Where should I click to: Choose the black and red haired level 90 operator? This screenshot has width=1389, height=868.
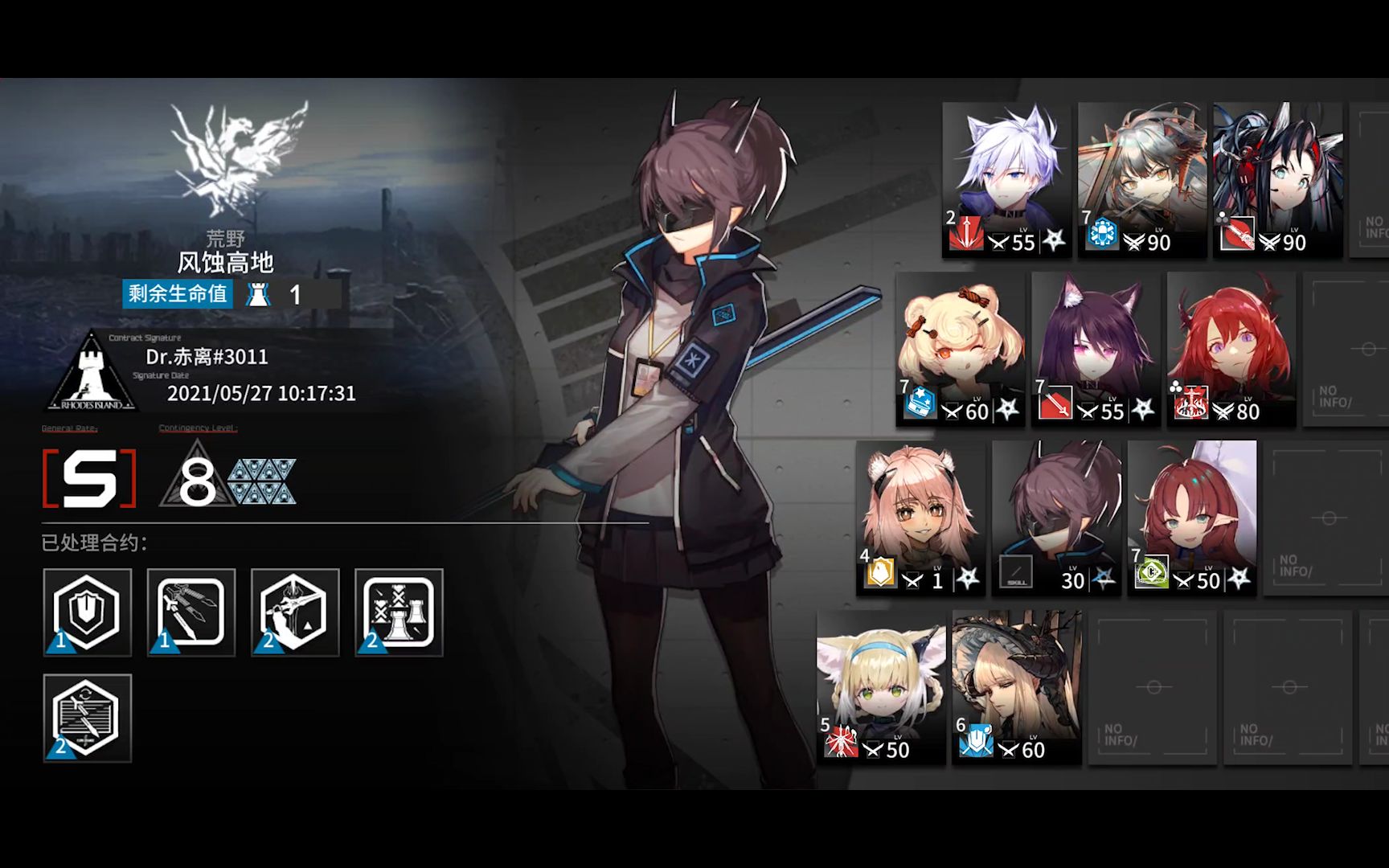1277,178
